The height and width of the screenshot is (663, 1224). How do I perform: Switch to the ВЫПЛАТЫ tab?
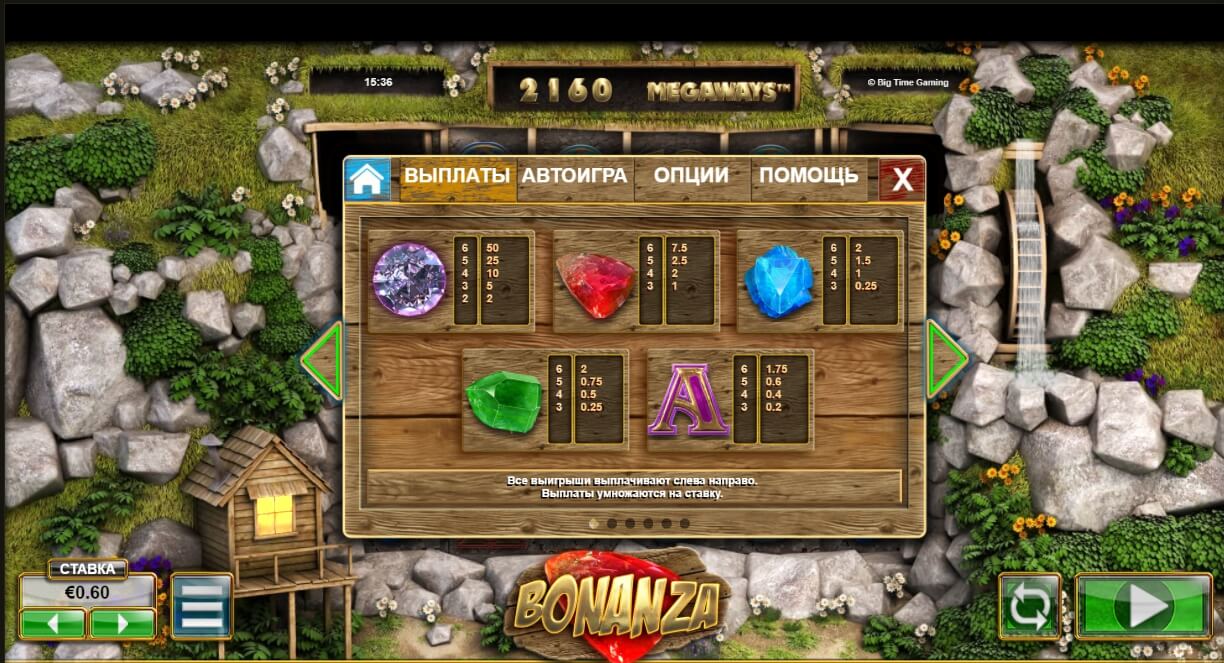457,176
